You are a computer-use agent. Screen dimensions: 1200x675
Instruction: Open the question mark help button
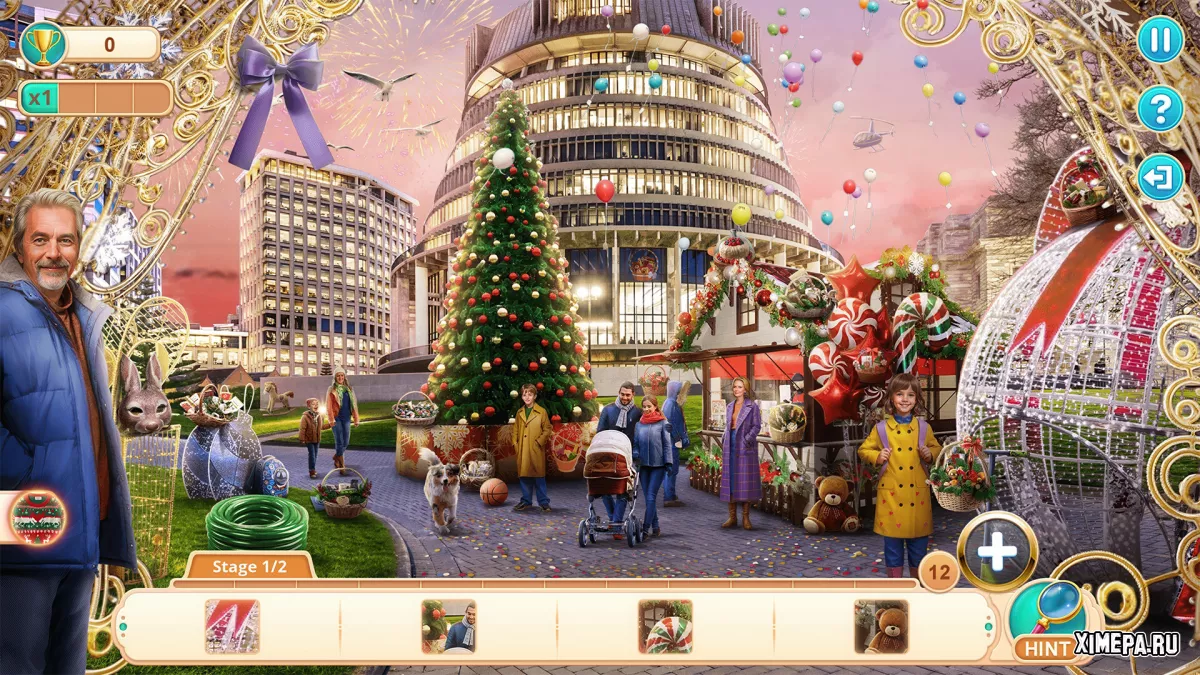point(1160,108)
